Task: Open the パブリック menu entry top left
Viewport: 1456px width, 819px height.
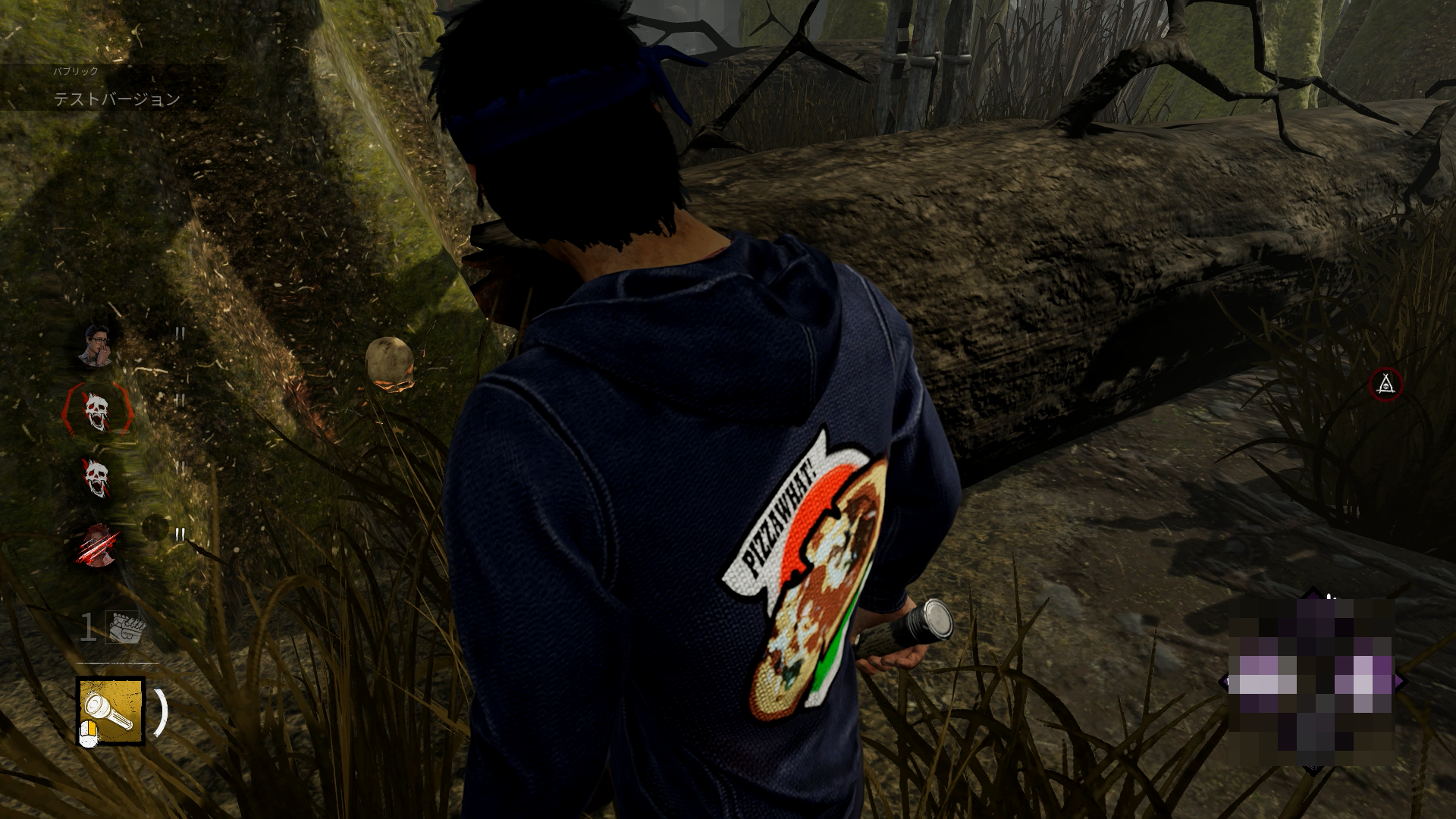Action: [x=74, y=72]
